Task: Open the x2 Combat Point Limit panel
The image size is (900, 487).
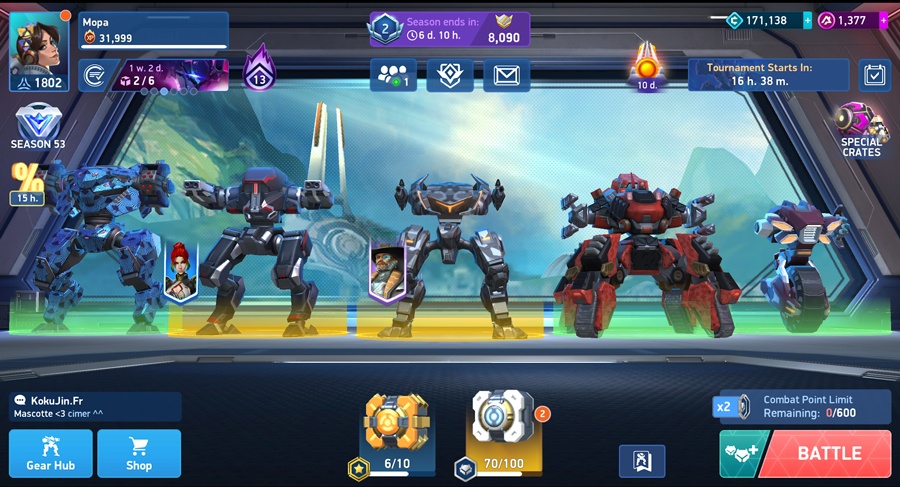Action: pos(803,406)
